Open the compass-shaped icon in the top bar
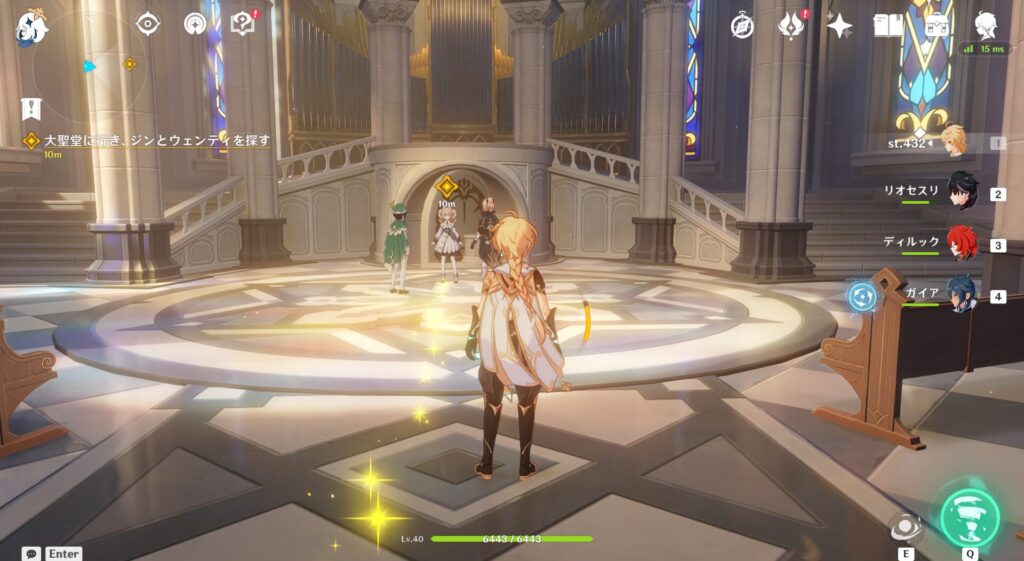 742,26
